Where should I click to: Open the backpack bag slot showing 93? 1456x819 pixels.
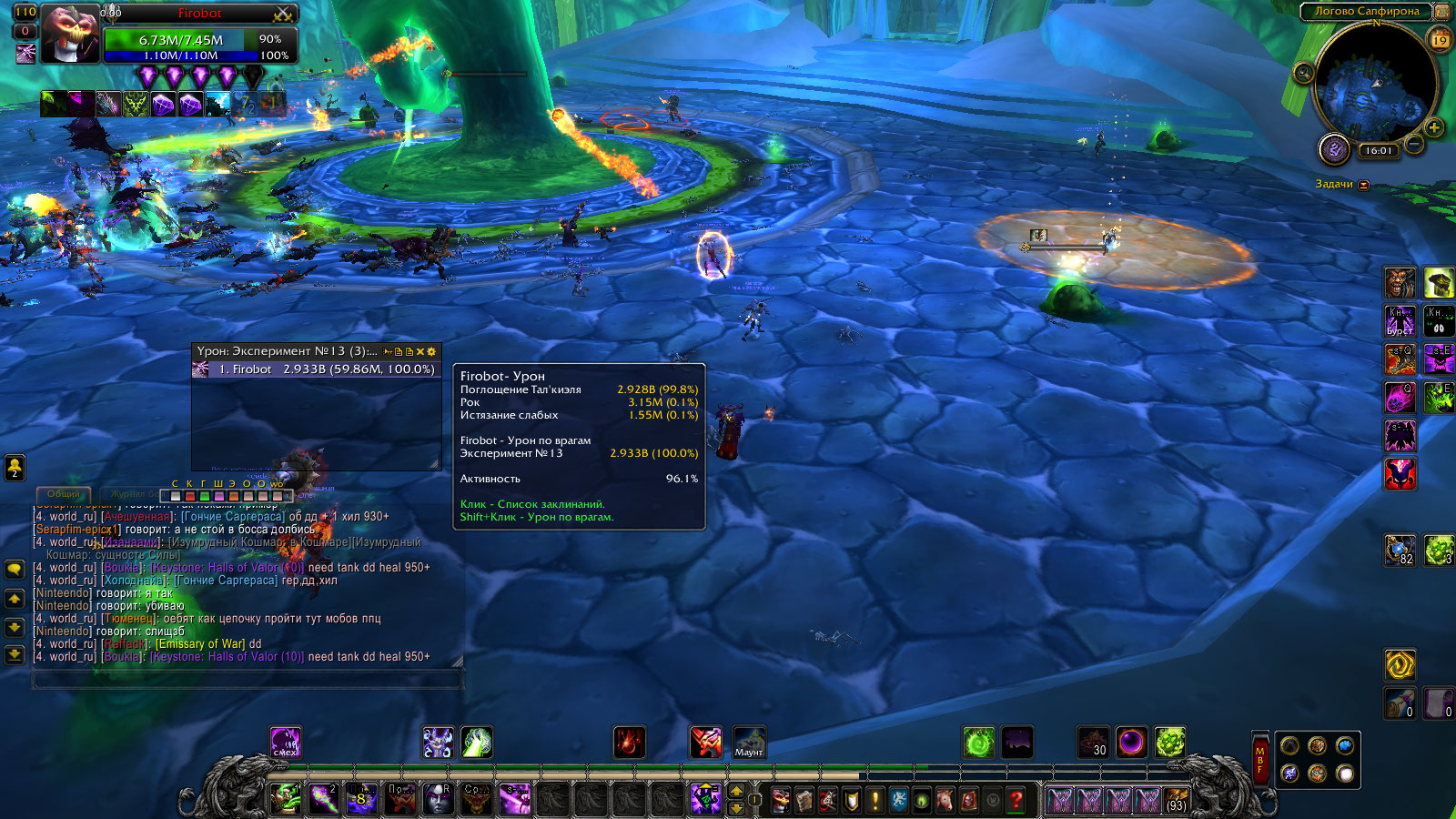(1176, 800)
